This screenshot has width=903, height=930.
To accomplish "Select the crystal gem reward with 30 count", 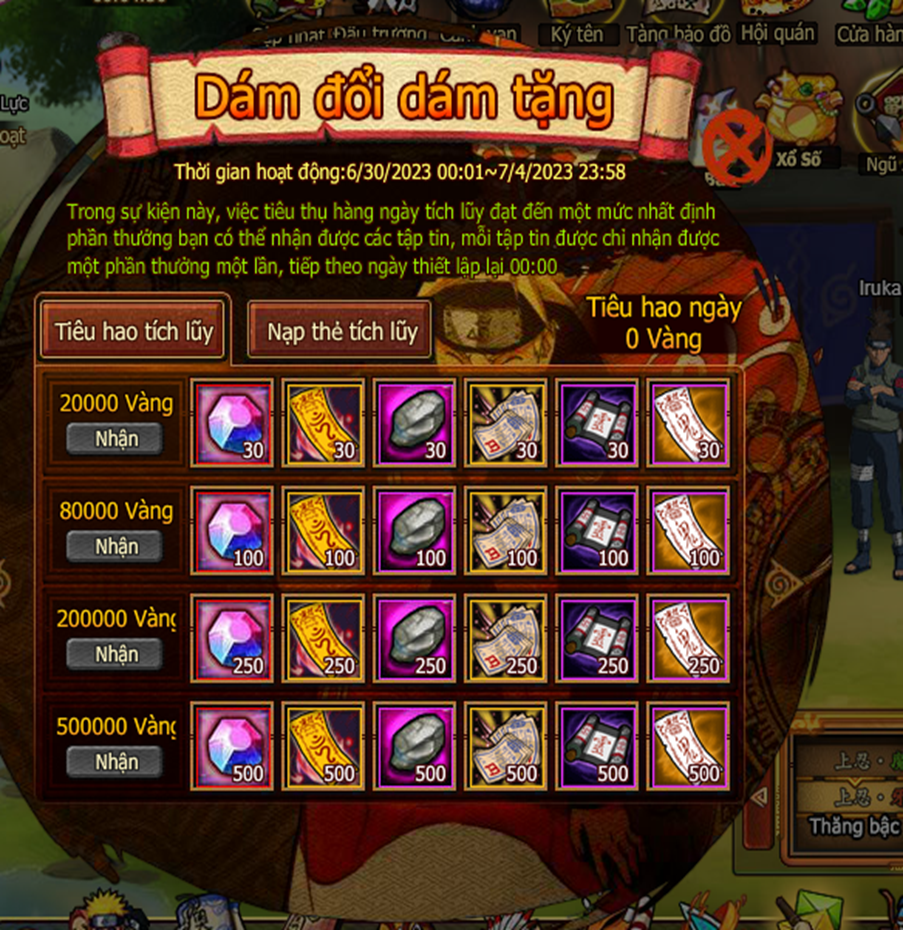I will (x=232, y=423).
